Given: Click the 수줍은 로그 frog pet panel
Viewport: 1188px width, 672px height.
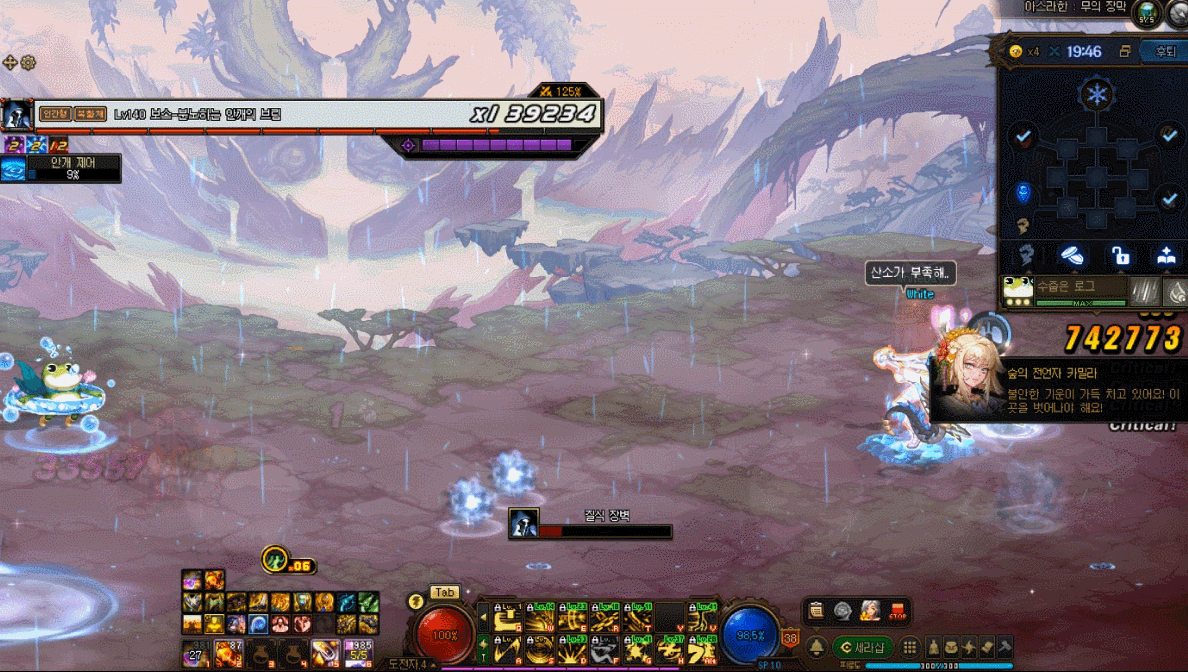Looking at the screenshot, I should coord(1064,289).
